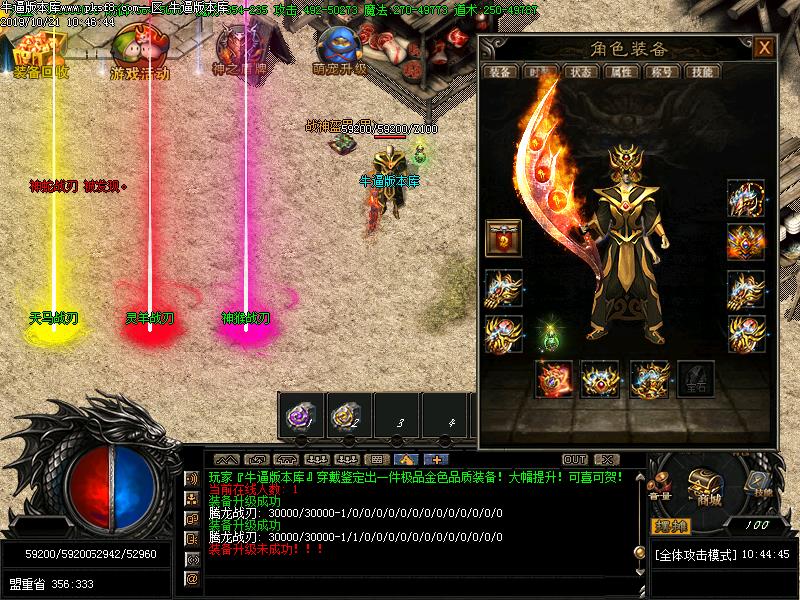Image resolution: width=800 pixels, height=600 pixels.
Task: Select the 称号 title tab
Action: click(x=661, y=72)
